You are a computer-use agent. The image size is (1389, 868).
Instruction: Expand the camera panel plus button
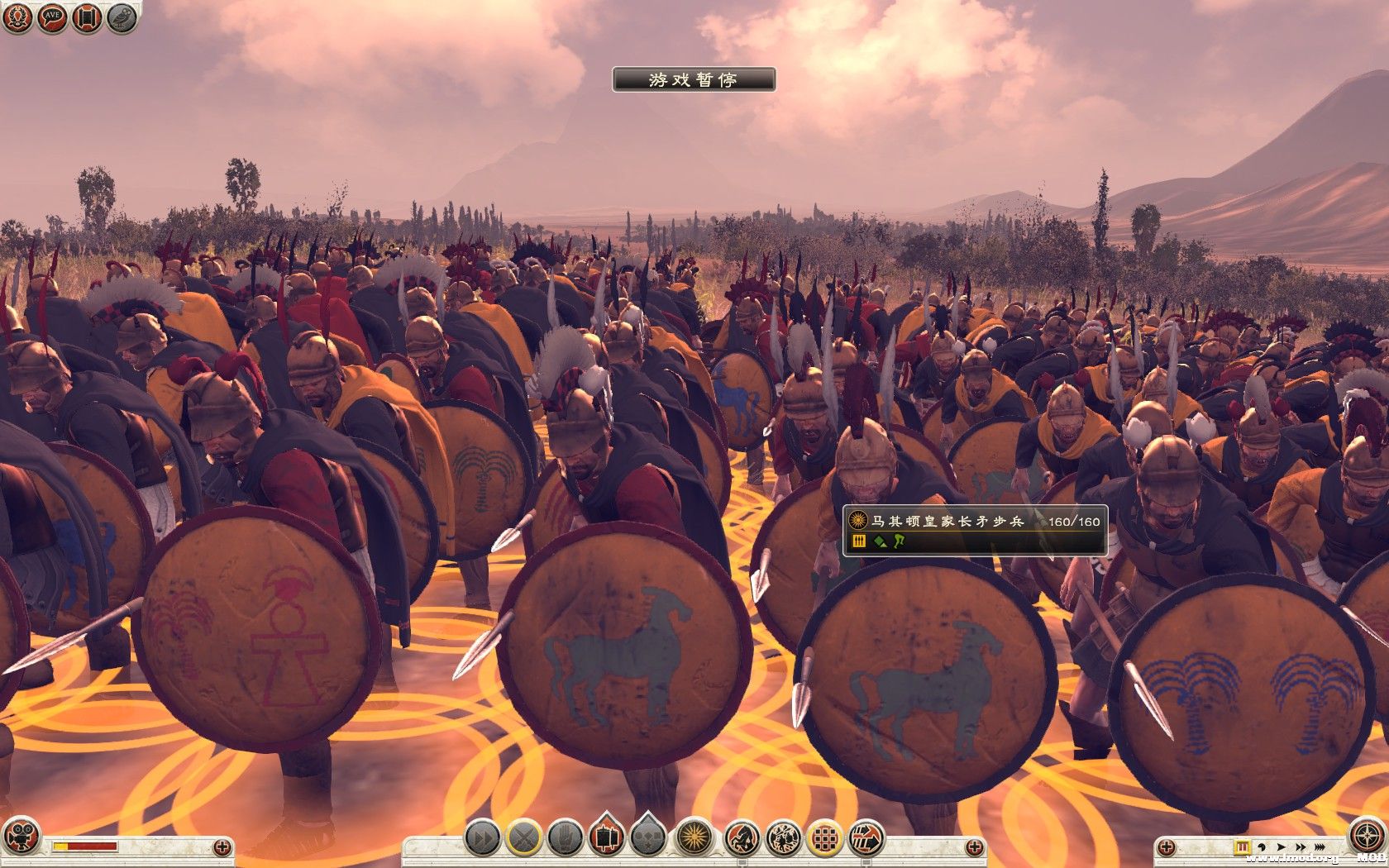(x=222, y=847)
